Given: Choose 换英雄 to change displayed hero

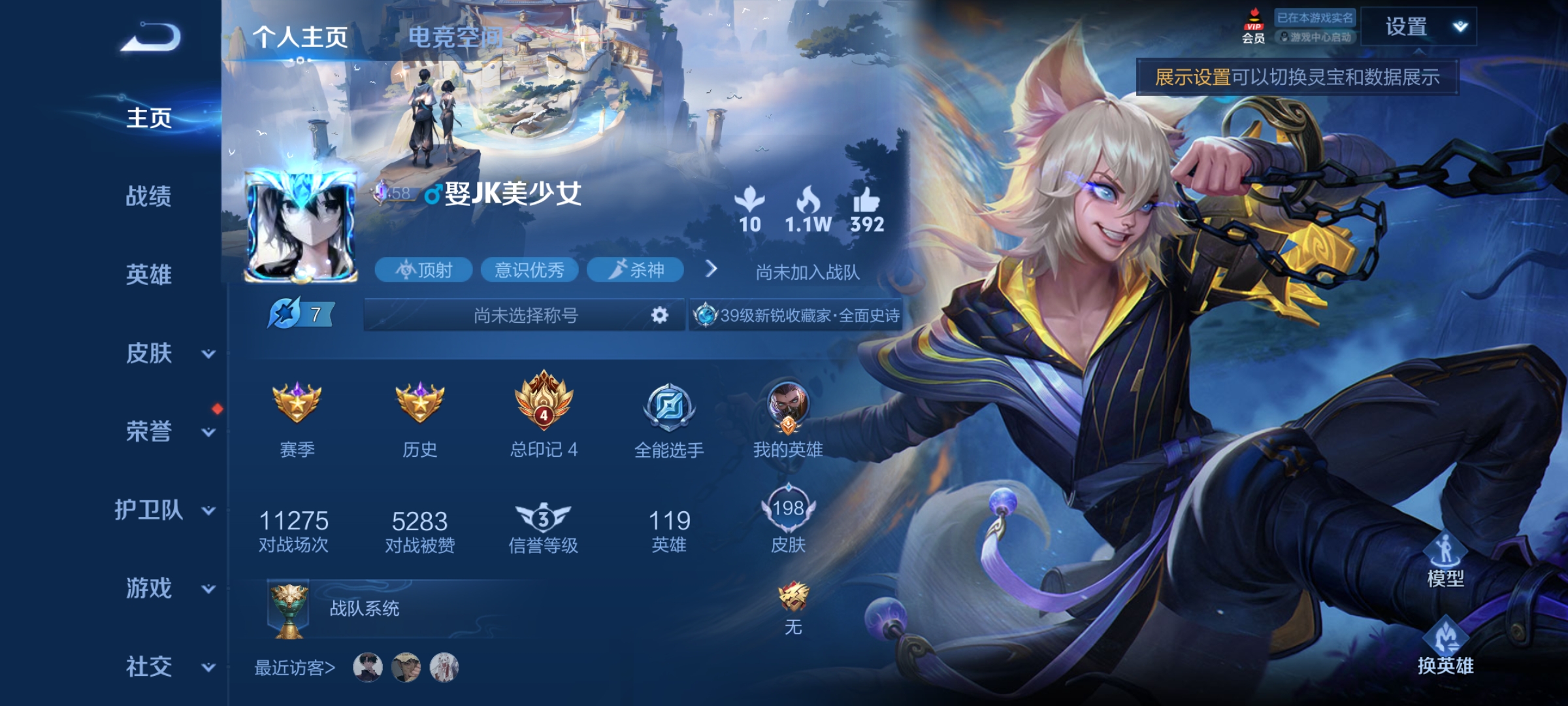Looking at the screenshot, I should [x=1445, y=648].
